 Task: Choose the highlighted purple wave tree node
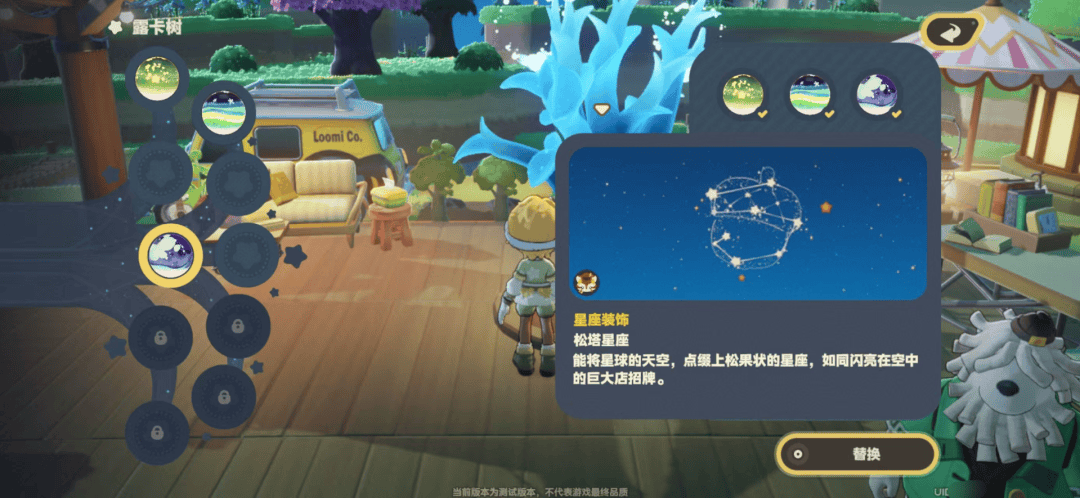coord(170,254)
